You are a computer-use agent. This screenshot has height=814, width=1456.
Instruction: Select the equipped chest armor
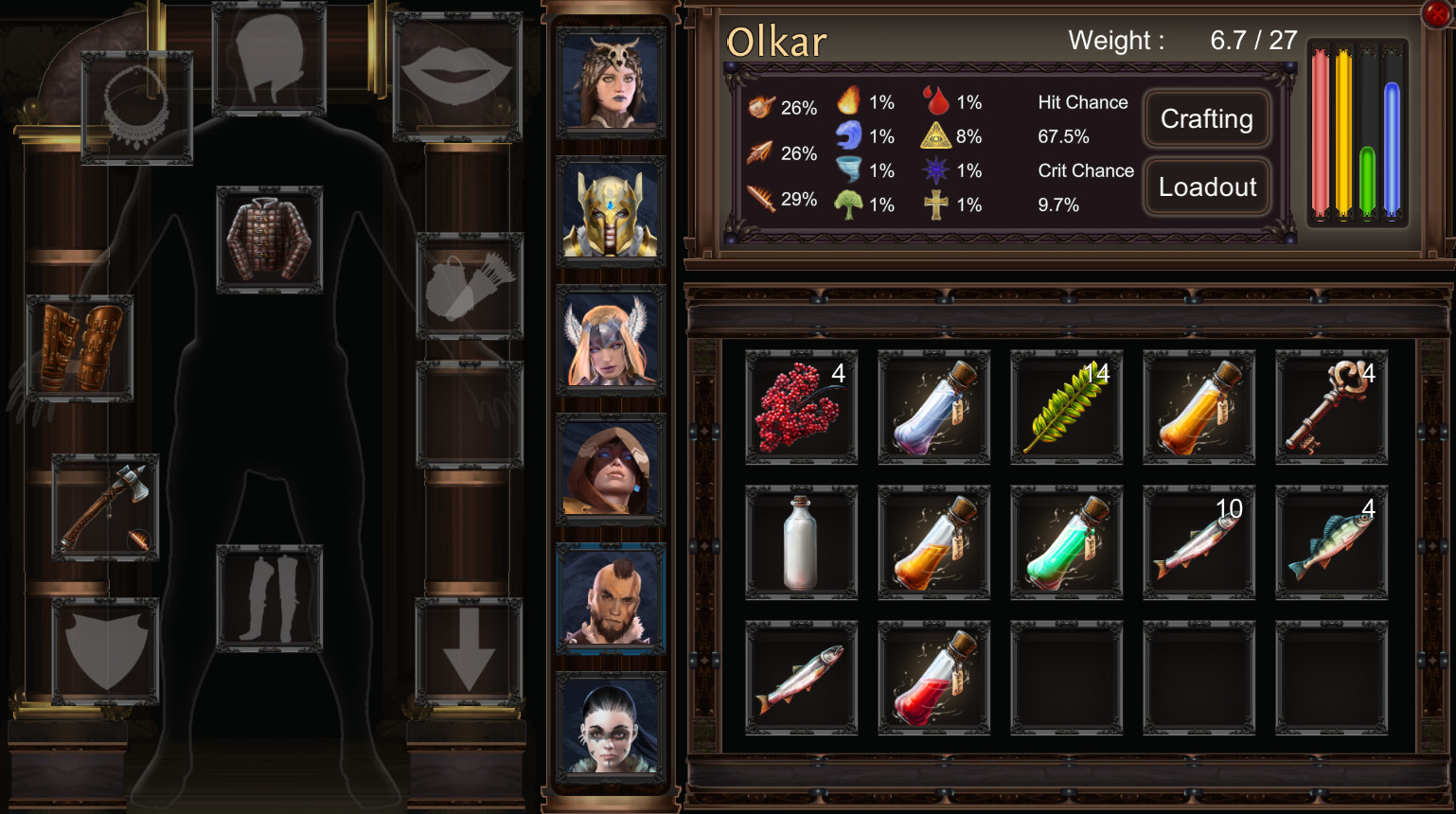pos(270,237)
